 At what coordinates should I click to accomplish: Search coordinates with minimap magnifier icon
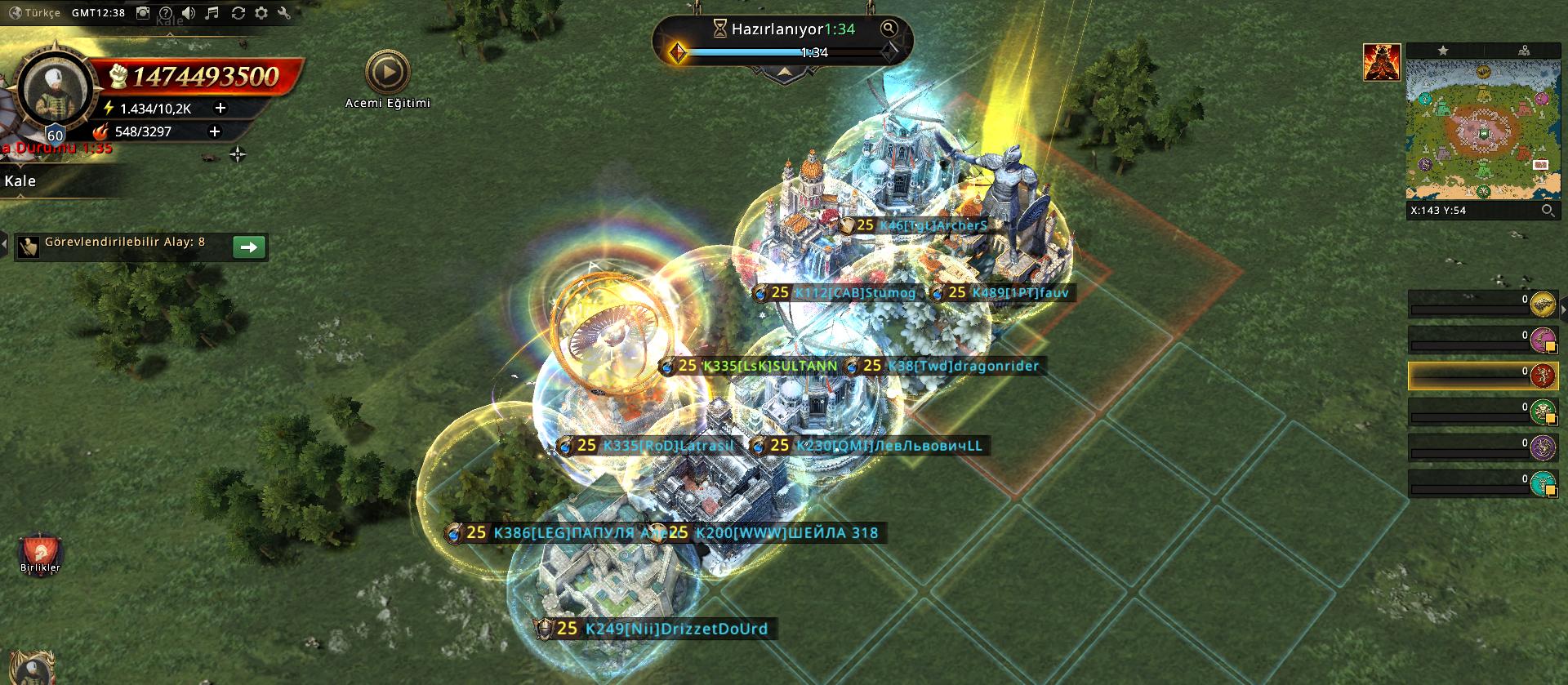(x=1547, y=211)
